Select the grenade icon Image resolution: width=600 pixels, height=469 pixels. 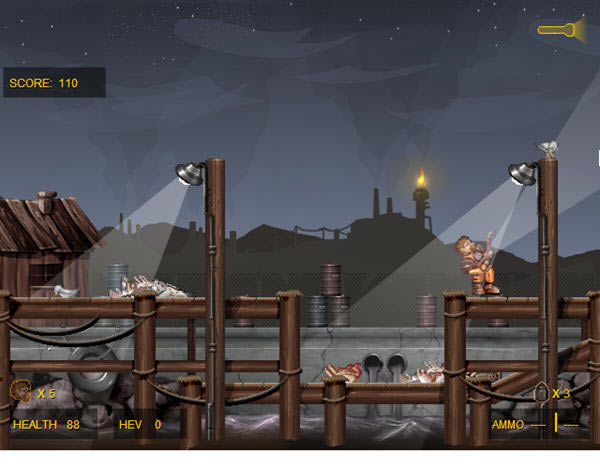(541, 393)
